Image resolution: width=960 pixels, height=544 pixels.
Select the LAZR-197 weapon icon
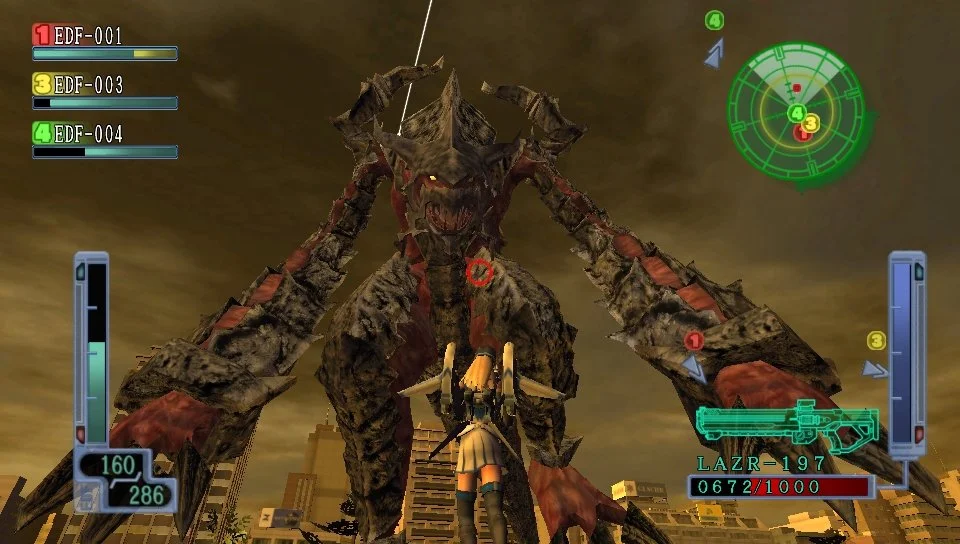[x=786, y=425]
